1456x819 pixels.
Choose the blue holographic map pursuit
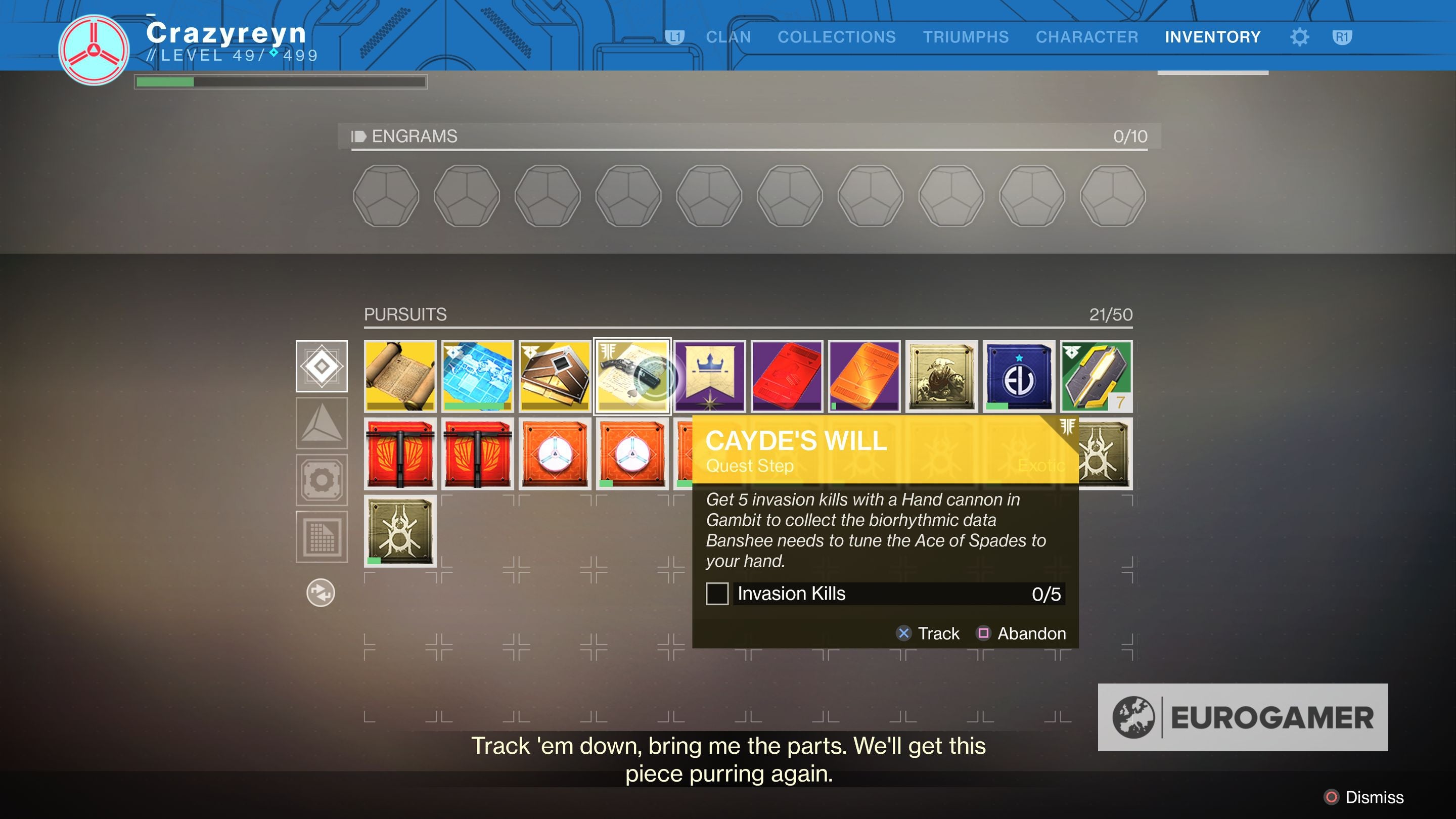478,376
